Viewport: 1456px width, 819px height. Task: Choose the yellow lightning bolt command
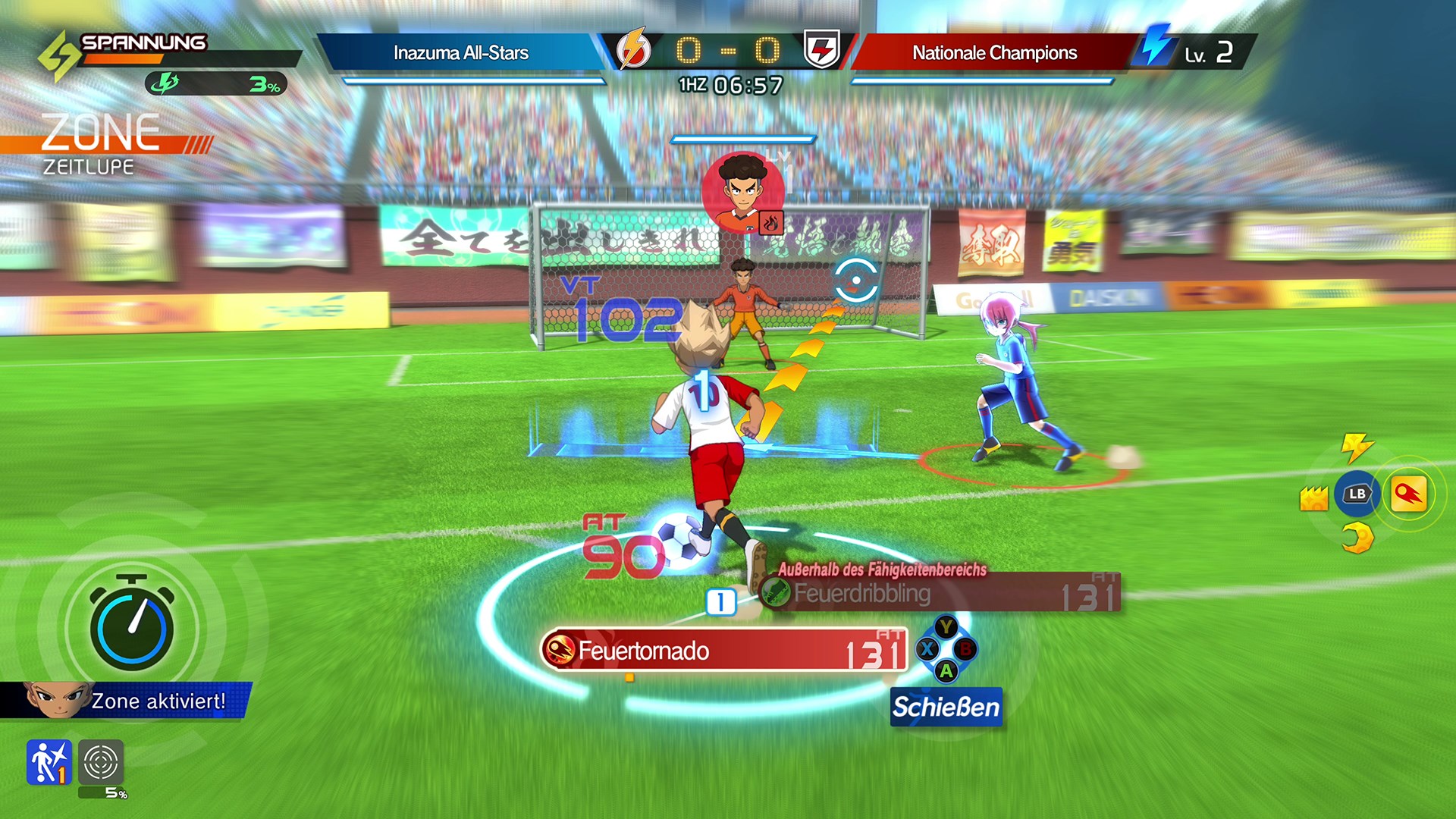click(x=1357, y=447)
